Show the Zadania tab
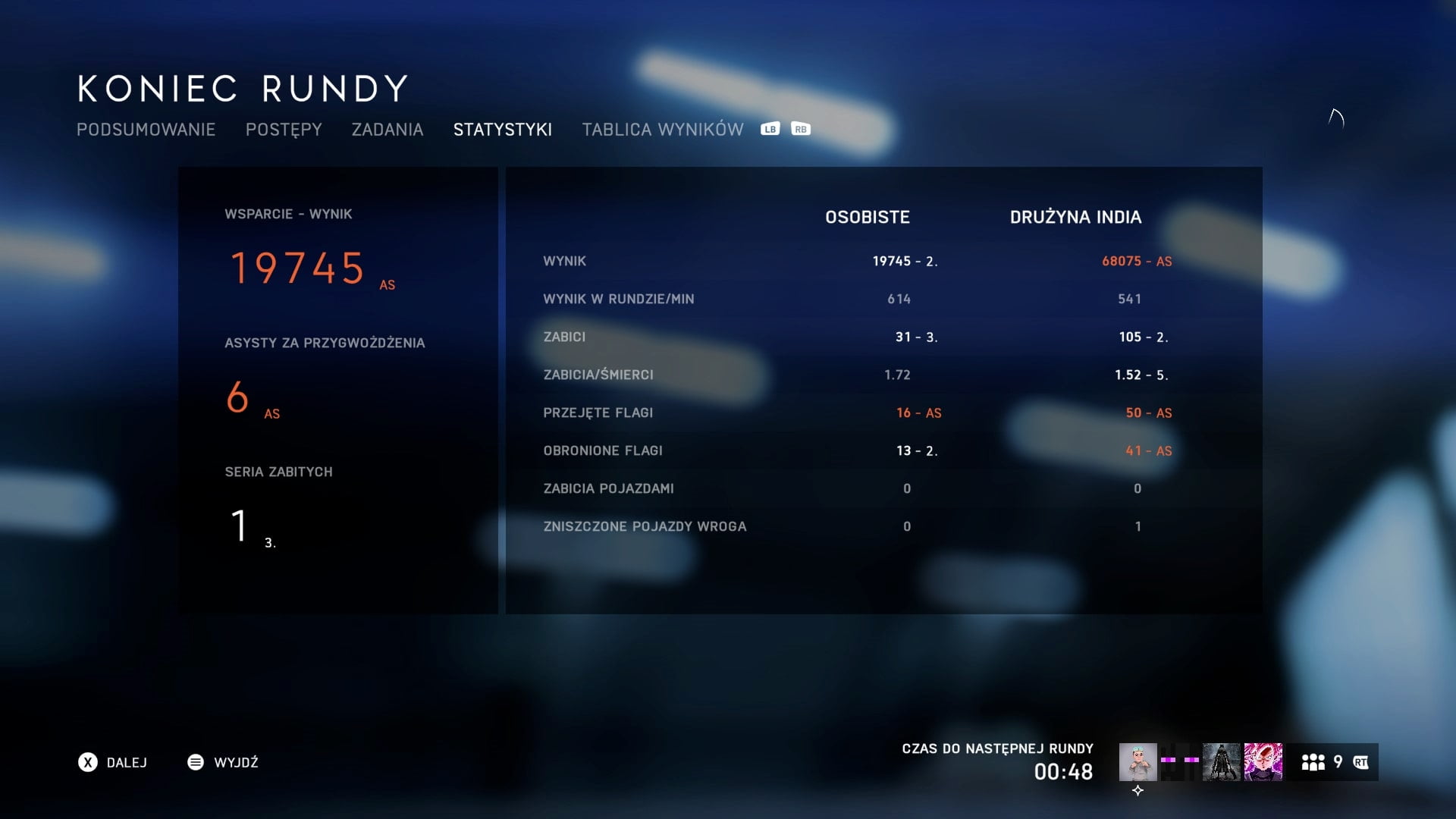This screenshot has height=819, width=1456. 388,130
